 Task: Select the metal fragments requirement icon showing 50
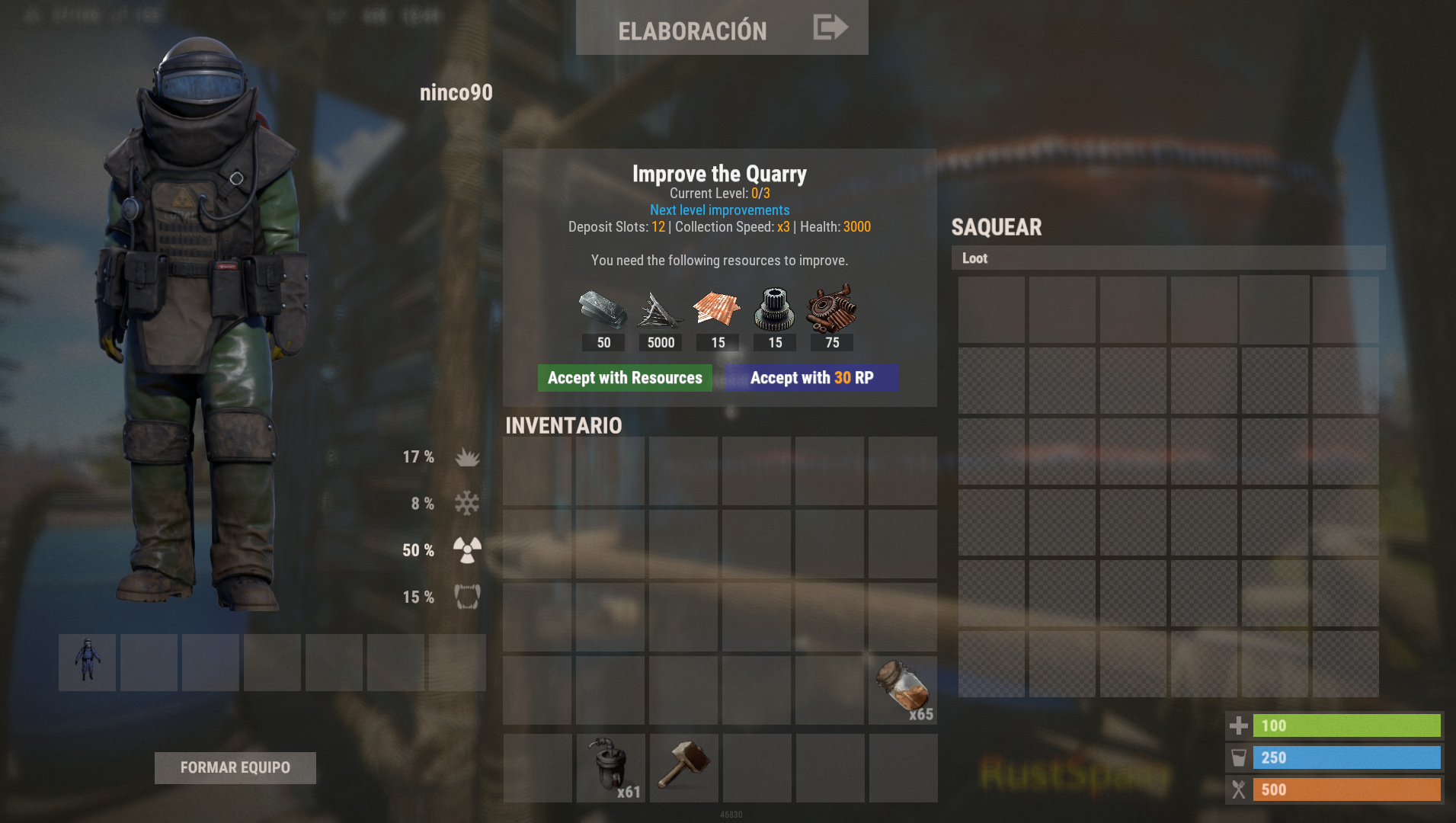tap(603, 310)
